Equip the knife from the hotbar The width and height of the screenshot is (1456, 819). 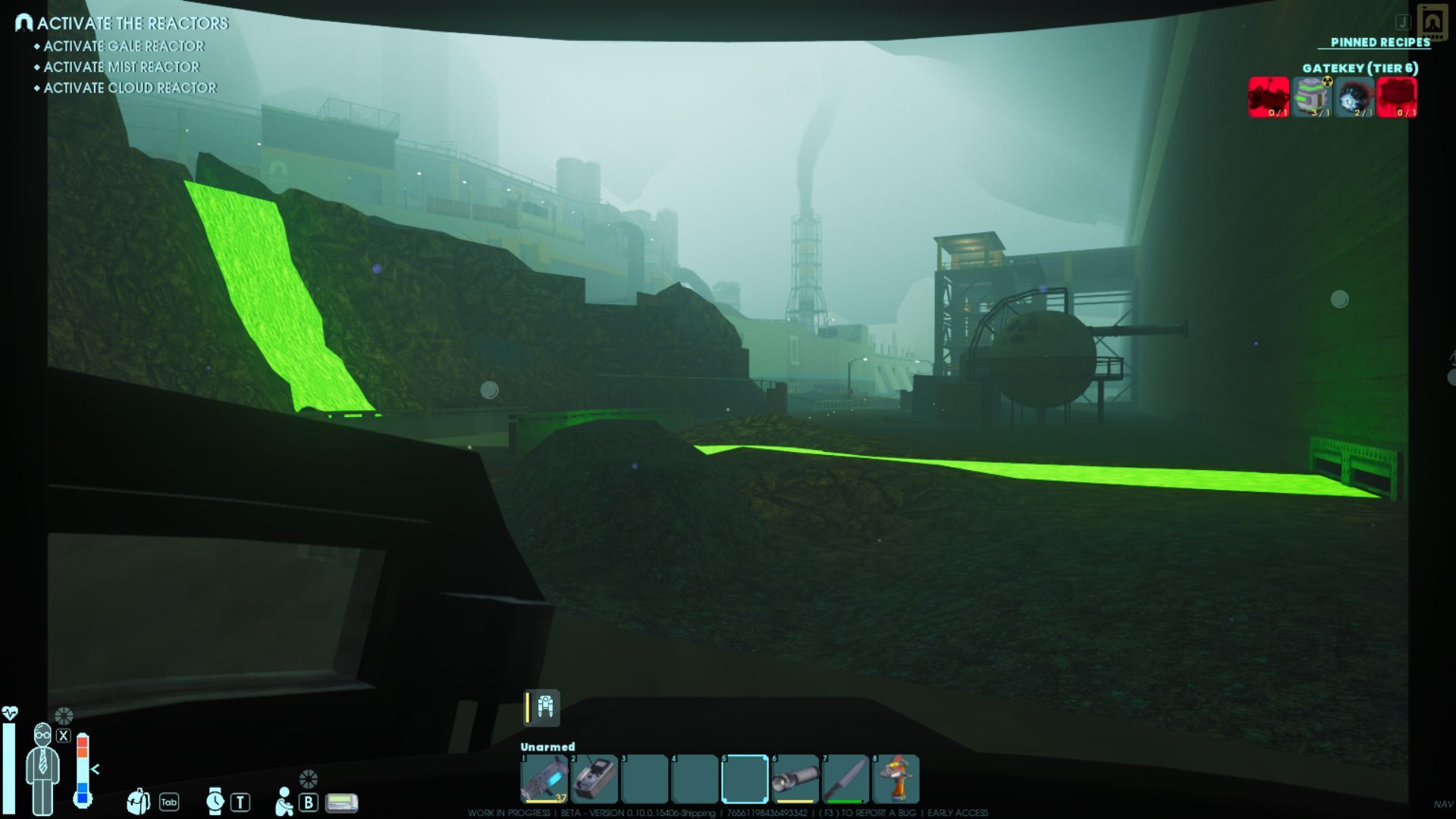click(845, 779)
